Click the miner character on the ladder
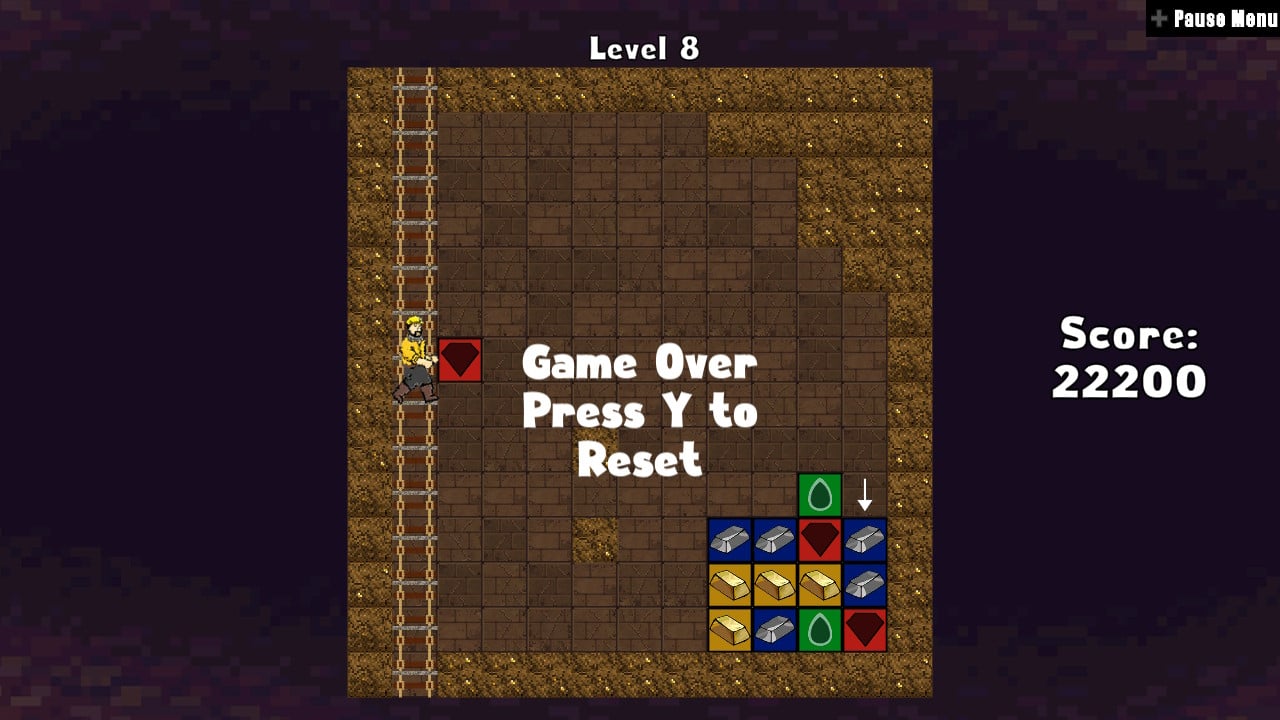 pyautogui.click(x=417, y=355)
